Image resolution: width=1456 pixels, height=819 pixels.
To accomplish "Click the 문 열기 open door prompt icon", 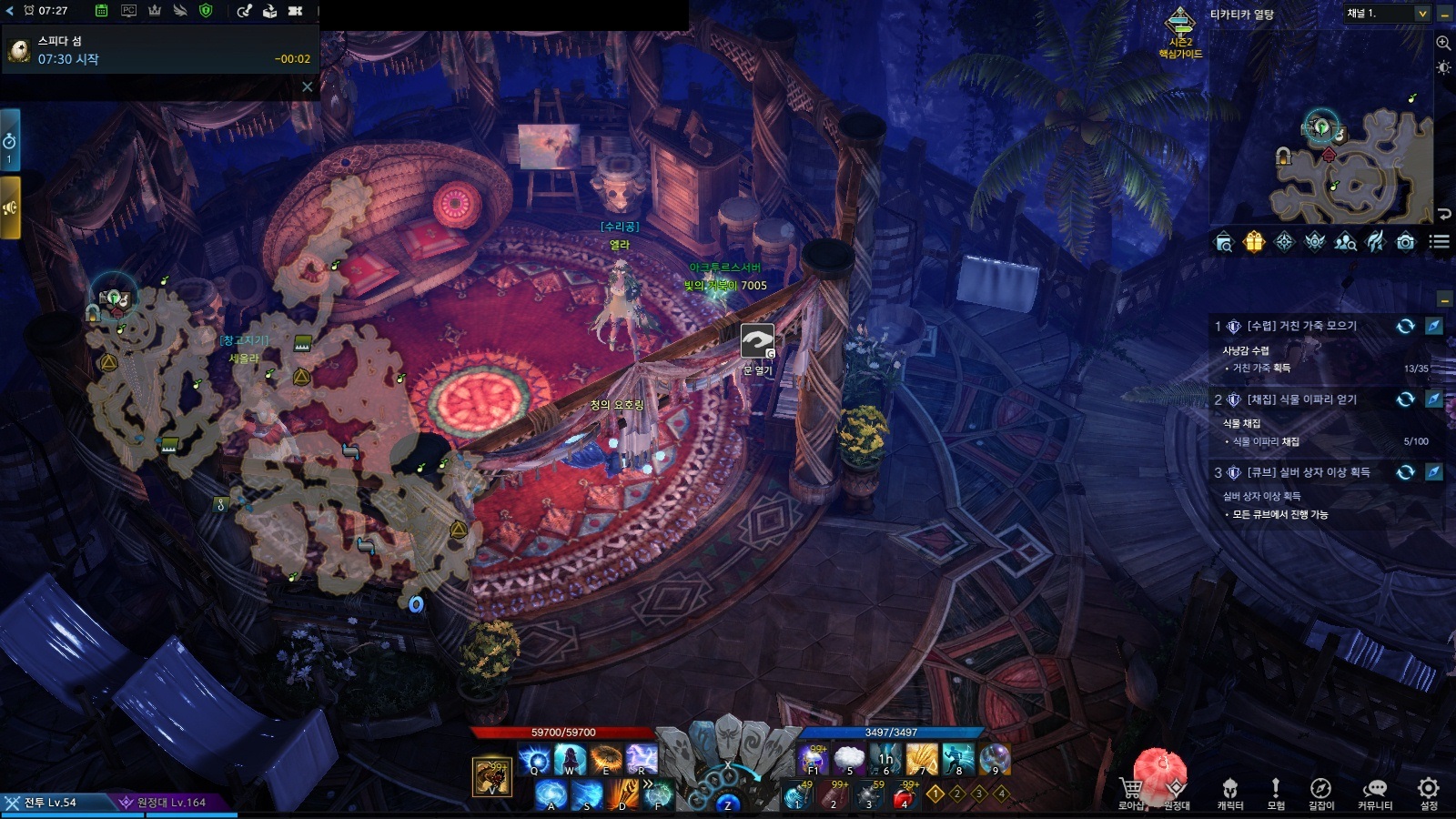I will 756,342.
